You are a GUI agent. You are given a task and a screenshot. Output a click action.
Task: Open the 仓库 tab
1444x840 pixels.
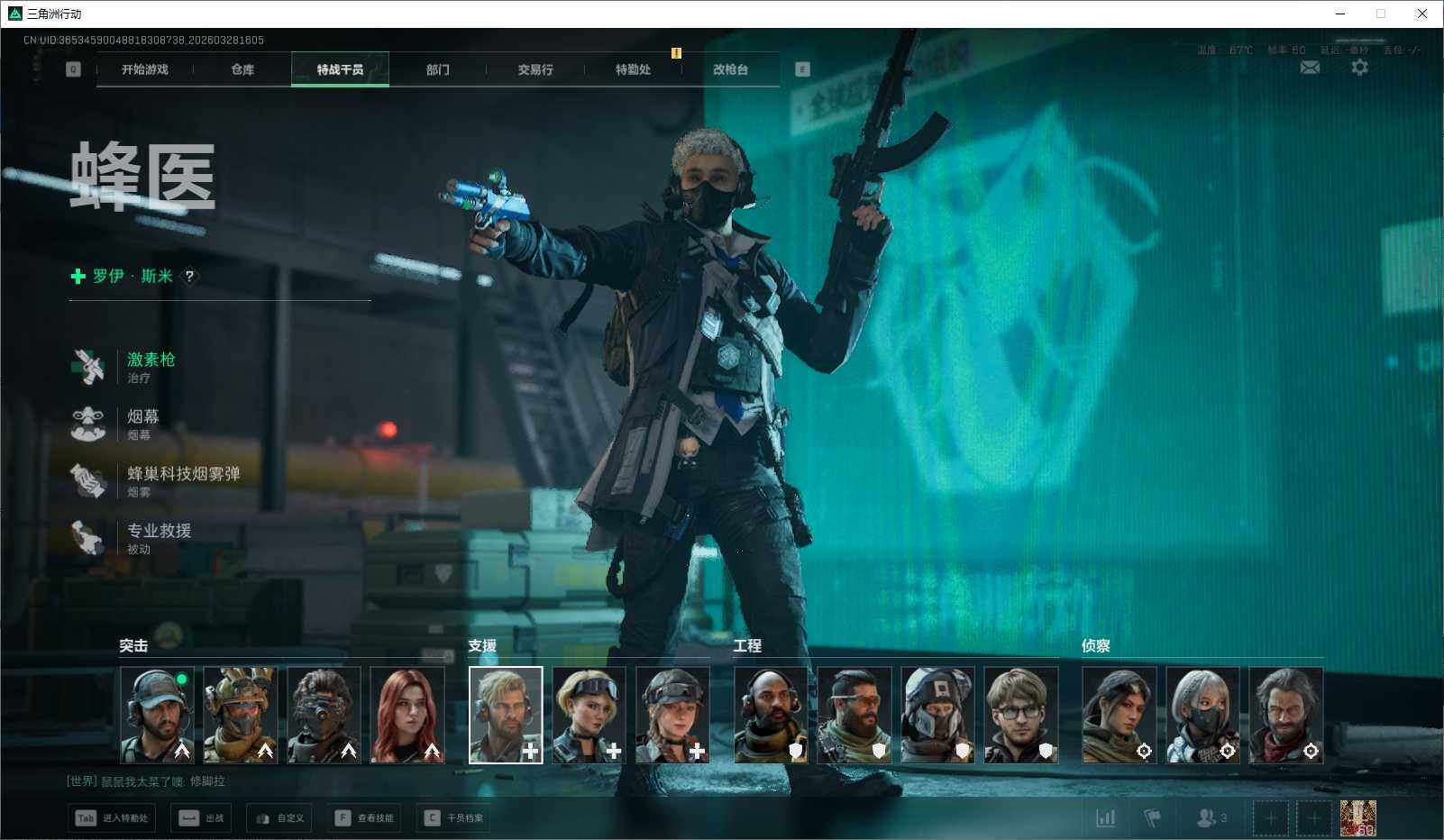pos(242,69)
